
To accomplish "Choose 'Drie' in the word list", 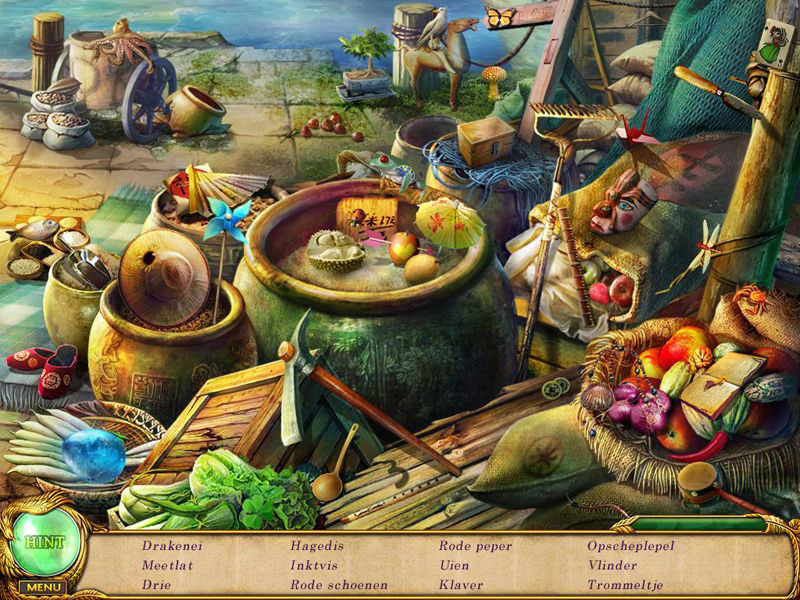I will (x=155, y=584).
